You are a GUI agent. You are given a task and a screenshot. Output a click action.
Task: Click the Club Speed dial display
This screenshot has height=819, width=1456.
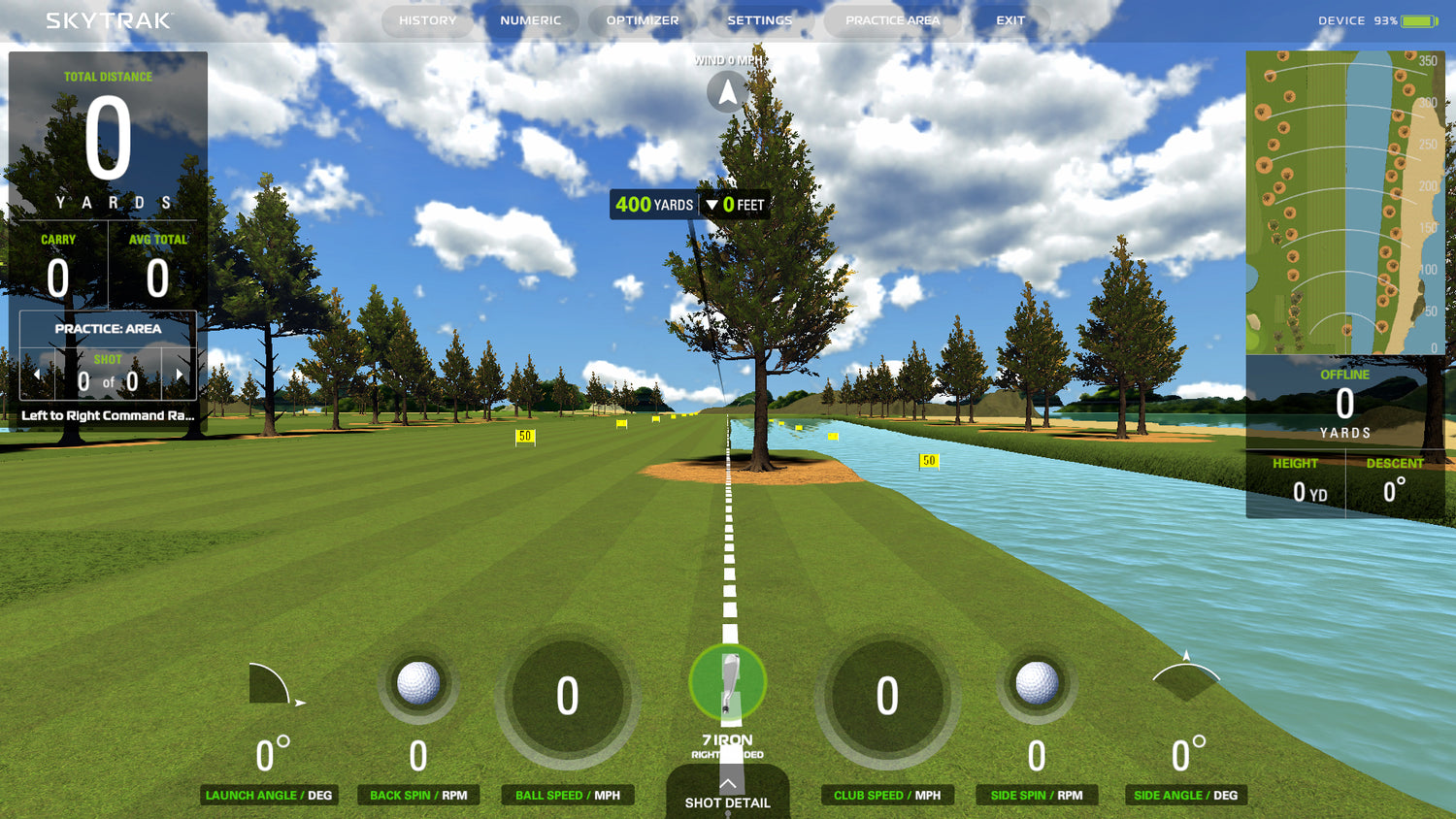[x=886, y=695]
